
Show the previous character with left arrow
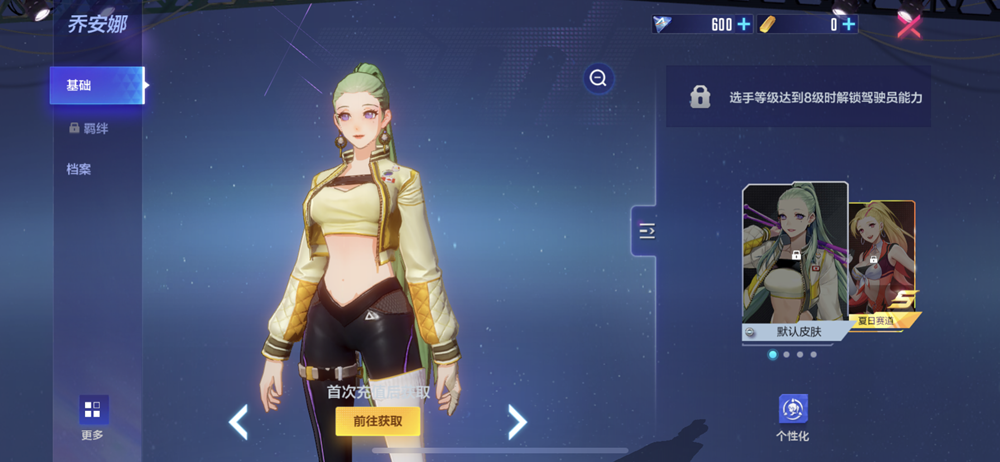coord(238,422)
